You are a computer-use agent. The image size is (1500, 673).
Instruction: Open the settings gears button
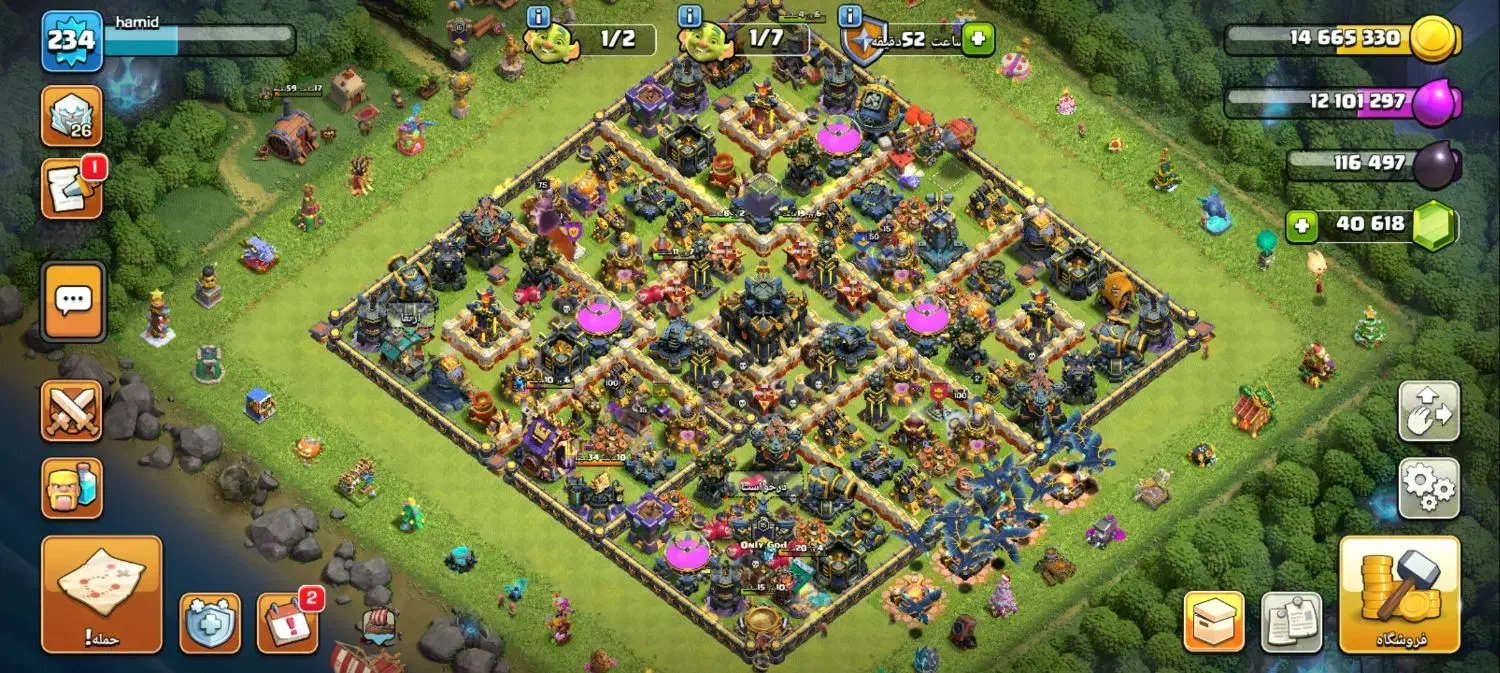pos(1429,487)
